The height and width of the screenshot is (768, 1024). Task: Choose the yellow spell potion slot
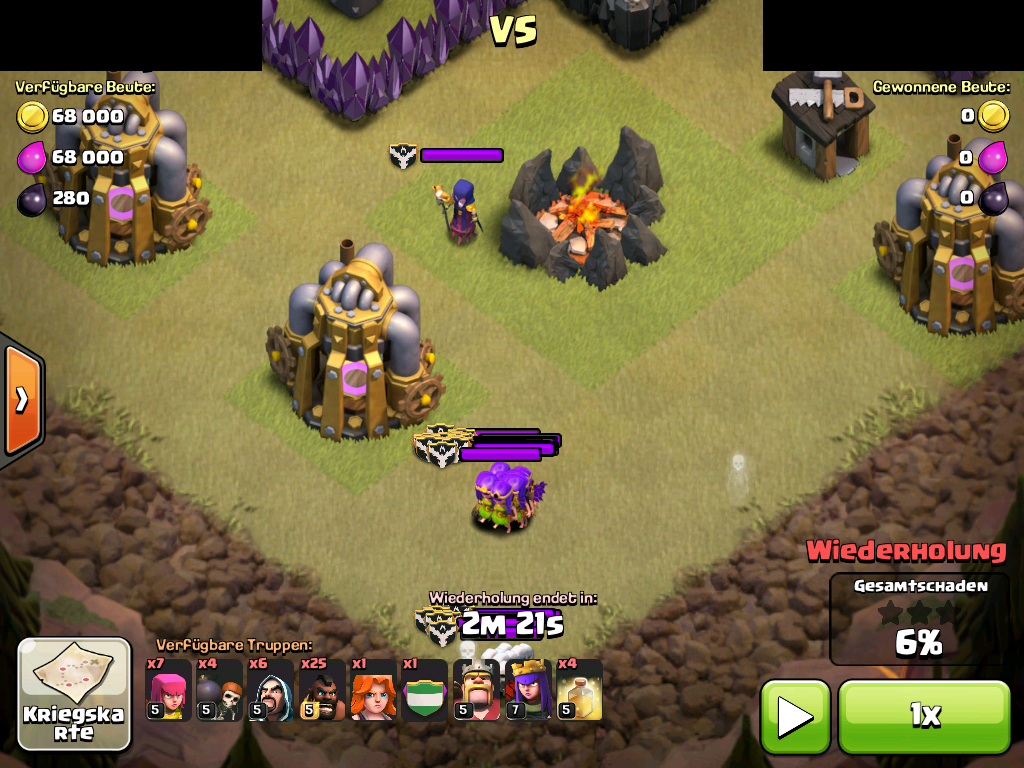pos(579,690)
